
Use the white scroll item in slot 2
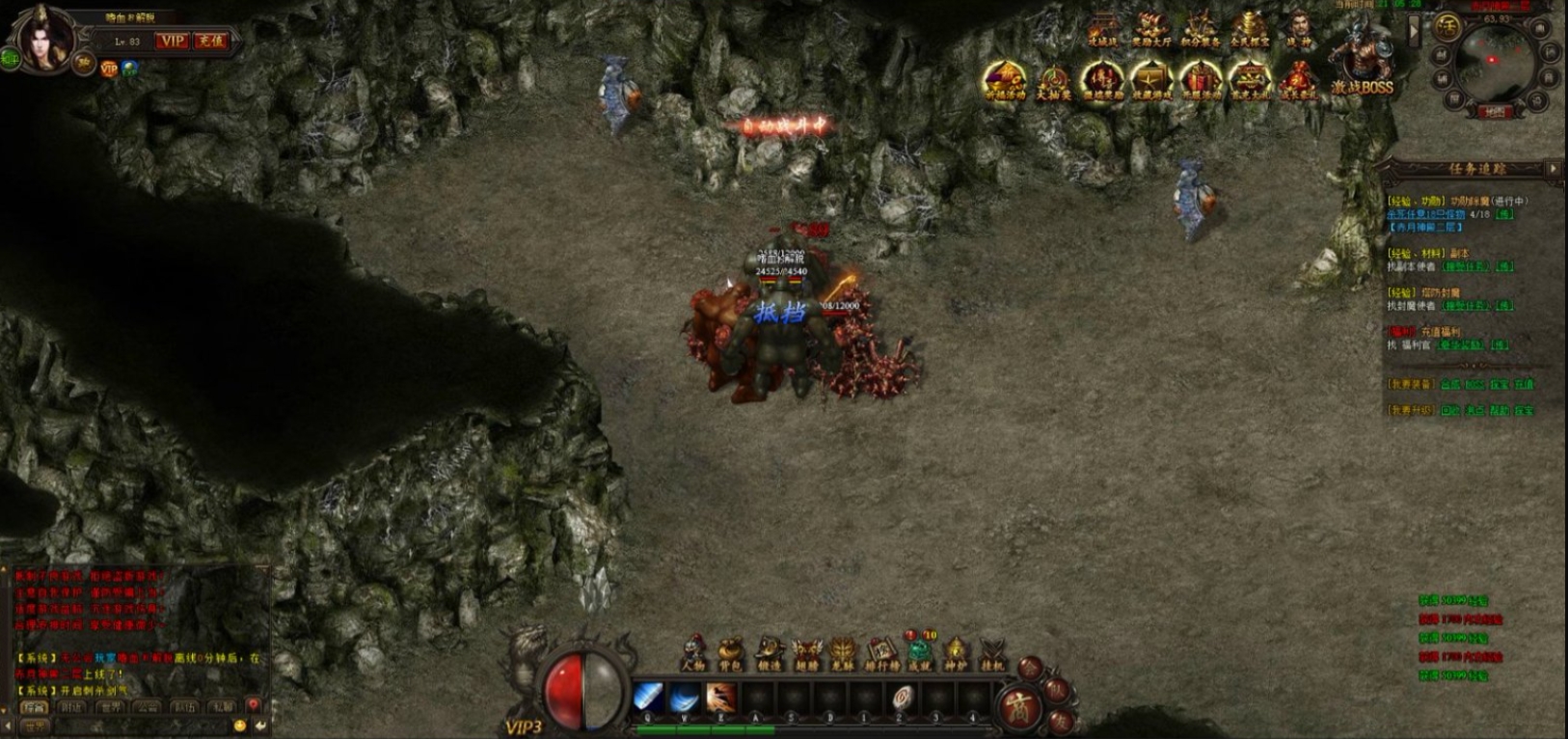coord(902,697)
